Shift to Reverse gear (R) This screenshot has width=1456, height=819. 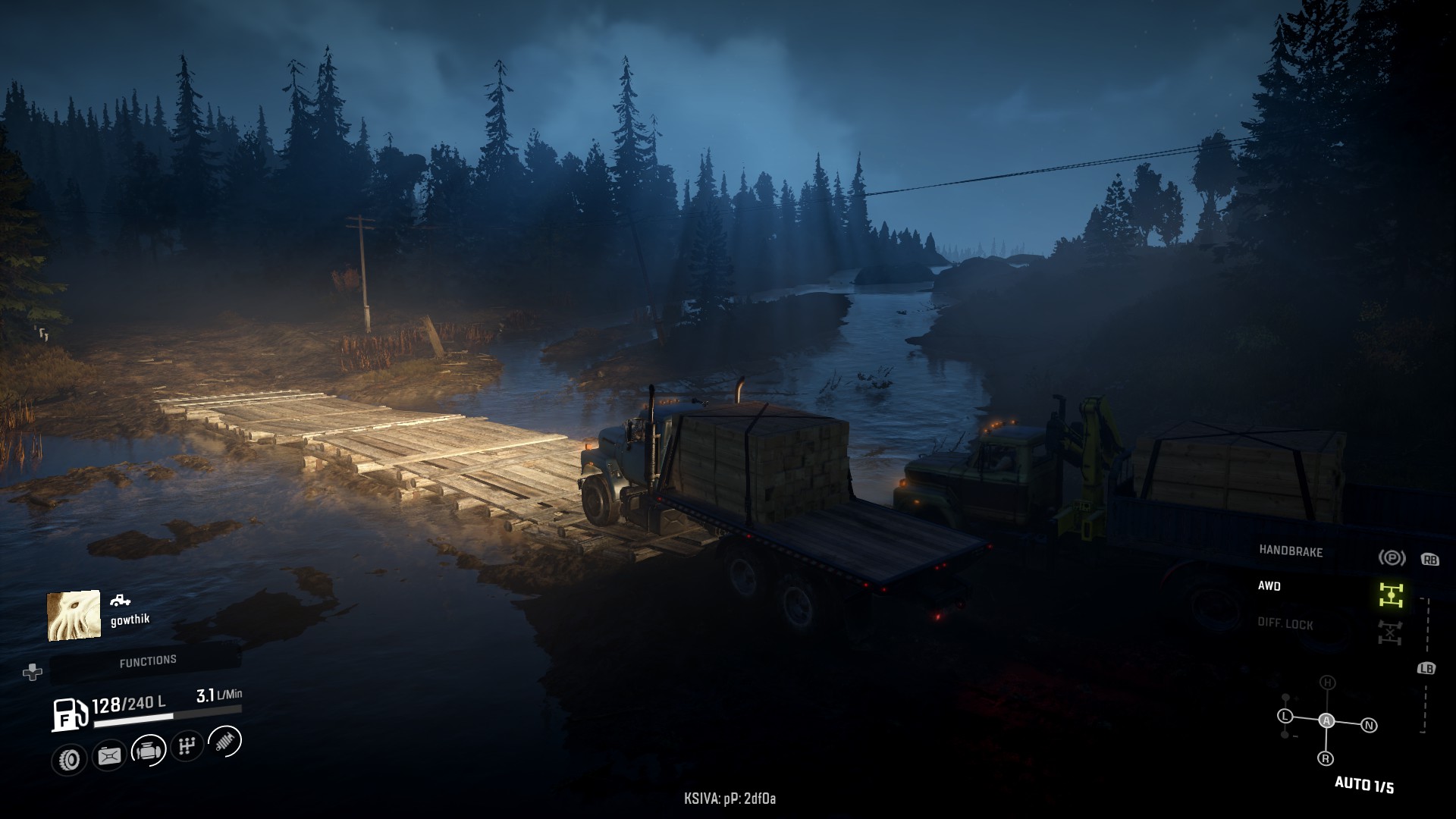pos(1326,758)
